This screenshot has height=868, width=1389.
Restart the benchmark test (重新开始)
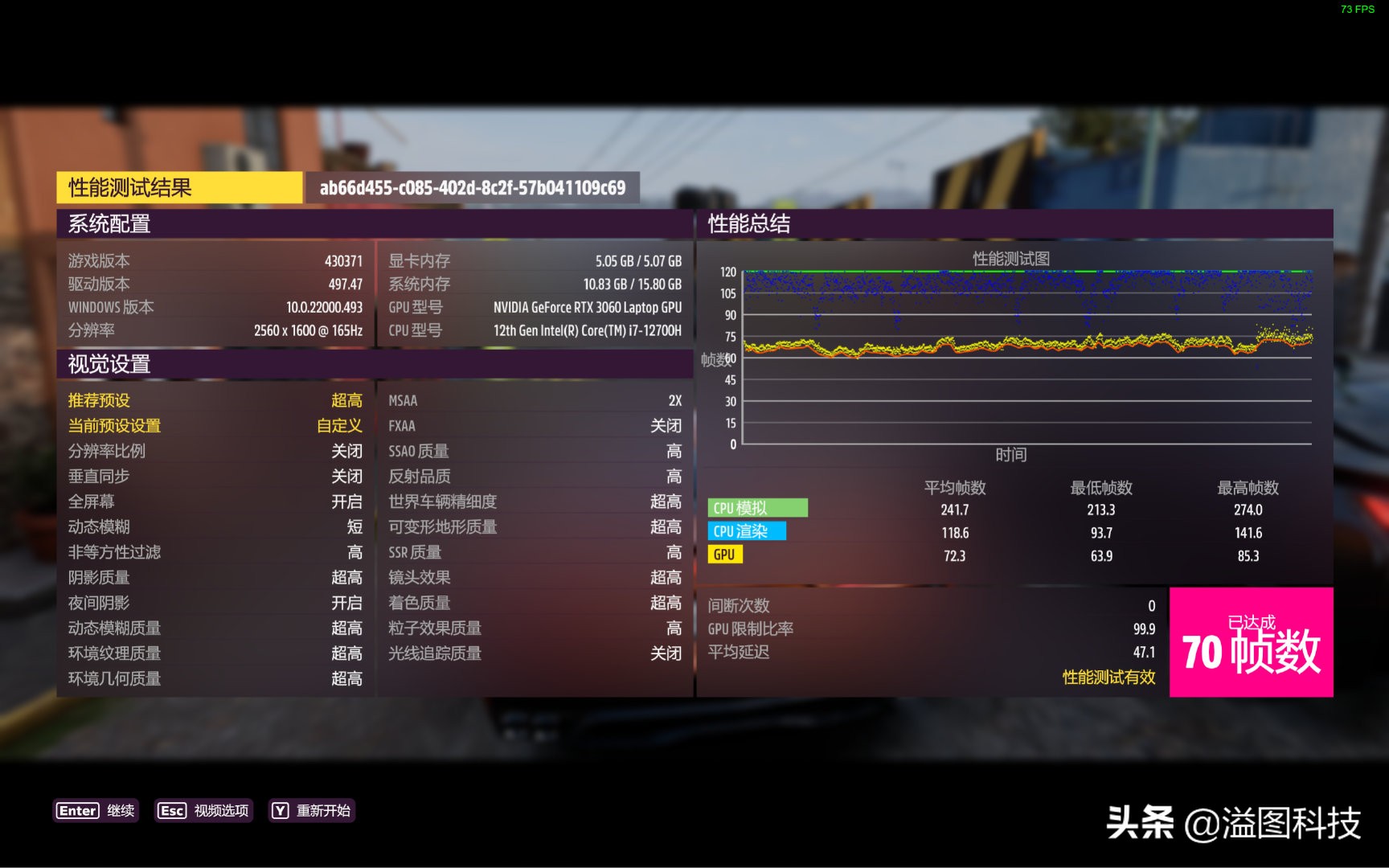tap(312, 810)
